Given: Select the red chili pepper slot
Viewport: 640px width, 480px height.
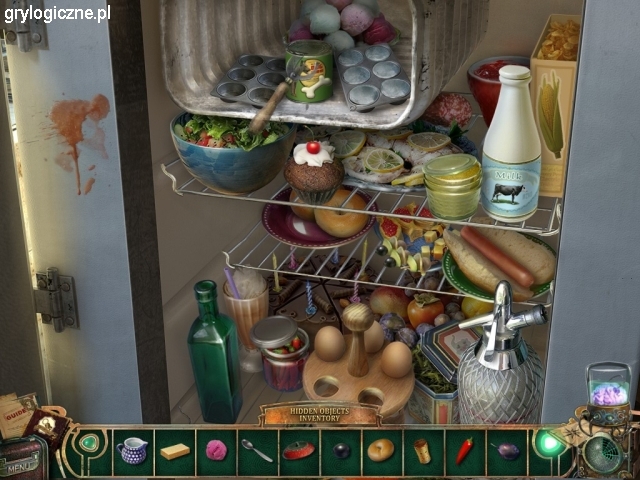Looking at the screenshot, I should point(464,450).
